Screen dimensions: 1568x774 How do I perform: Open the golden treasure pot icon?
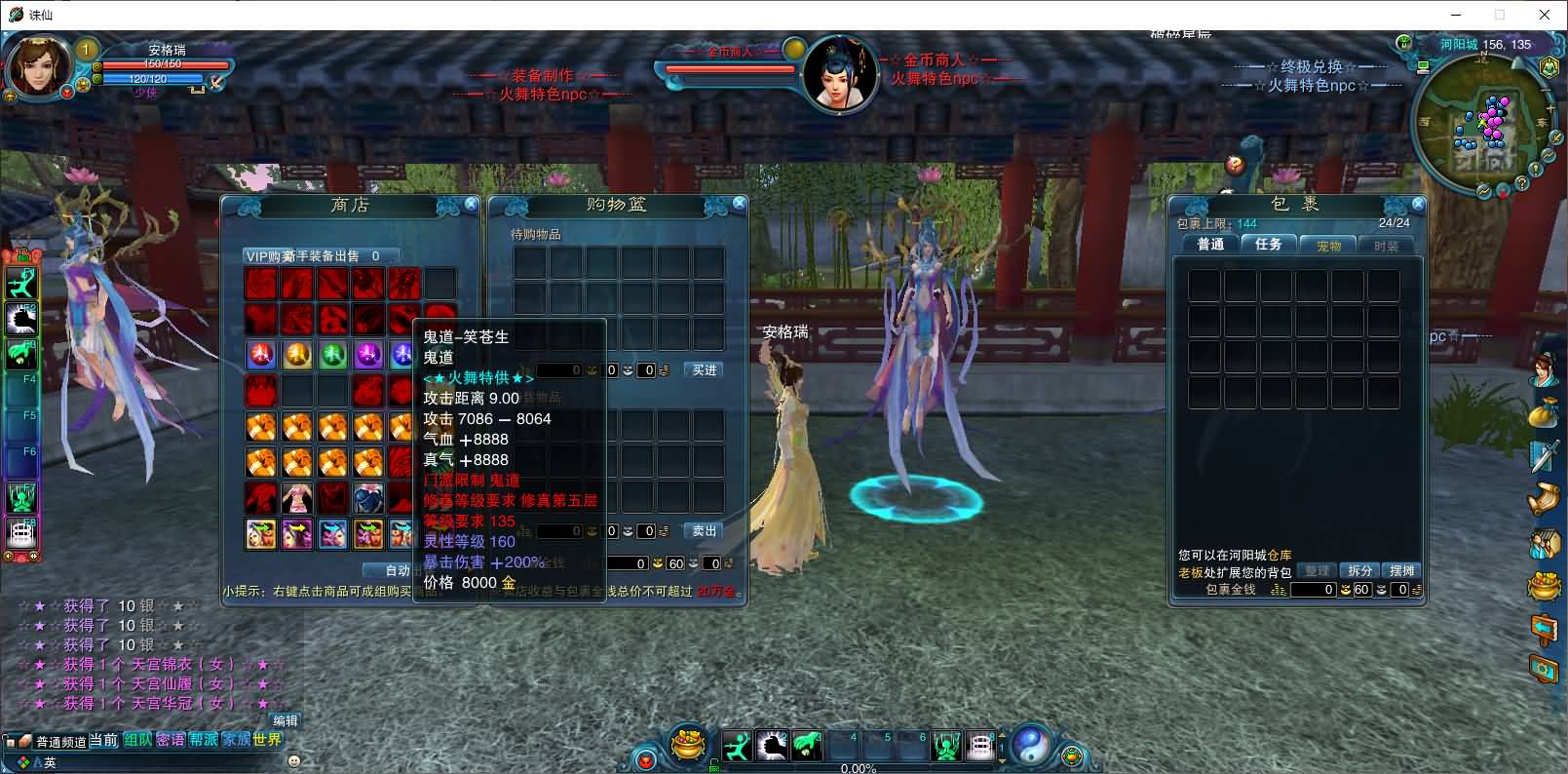[689, 745]
